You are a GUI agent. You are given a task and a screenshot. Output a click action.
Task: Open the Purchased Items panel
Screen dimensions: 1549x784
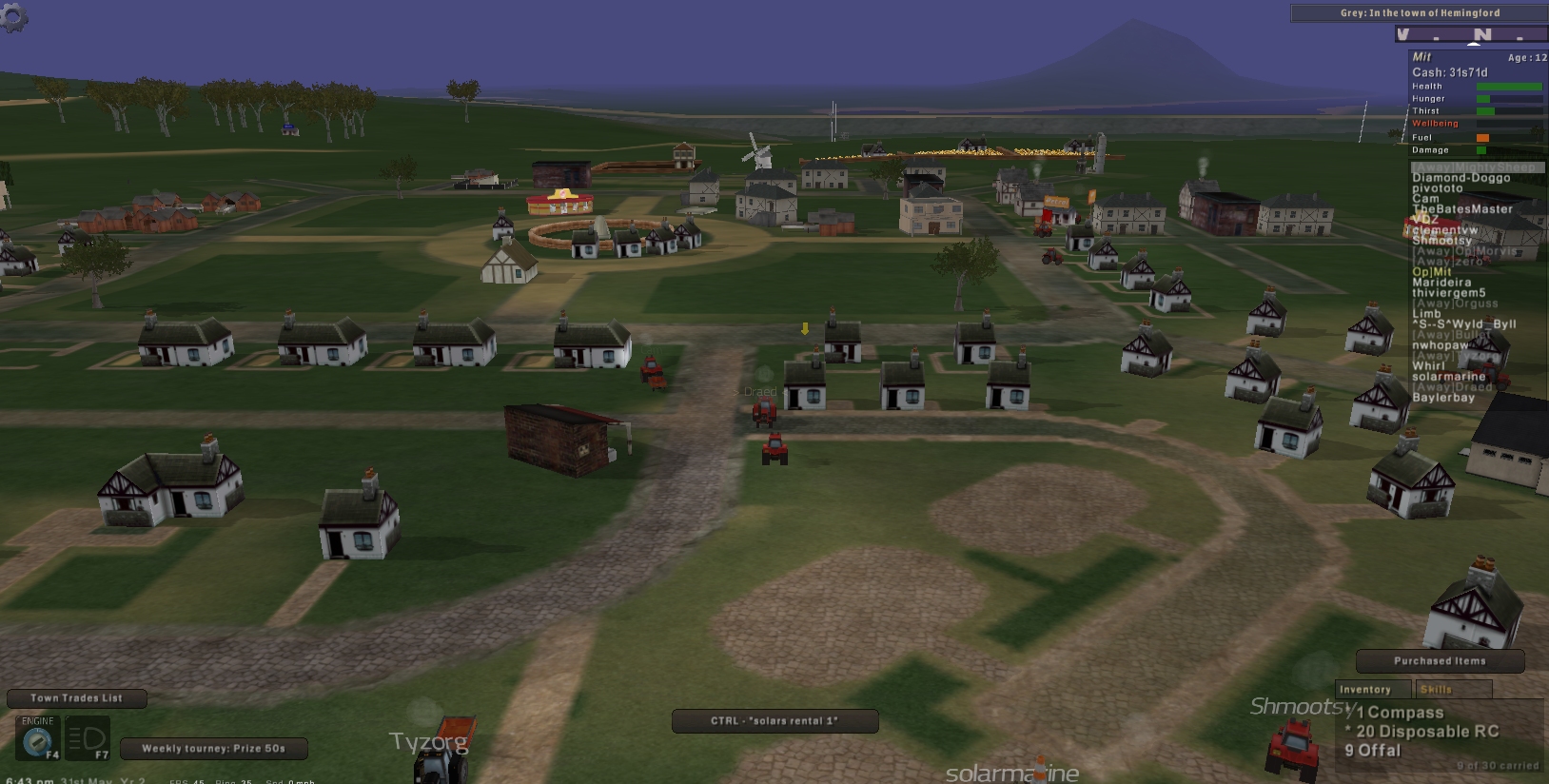(x=1439, y=661)
